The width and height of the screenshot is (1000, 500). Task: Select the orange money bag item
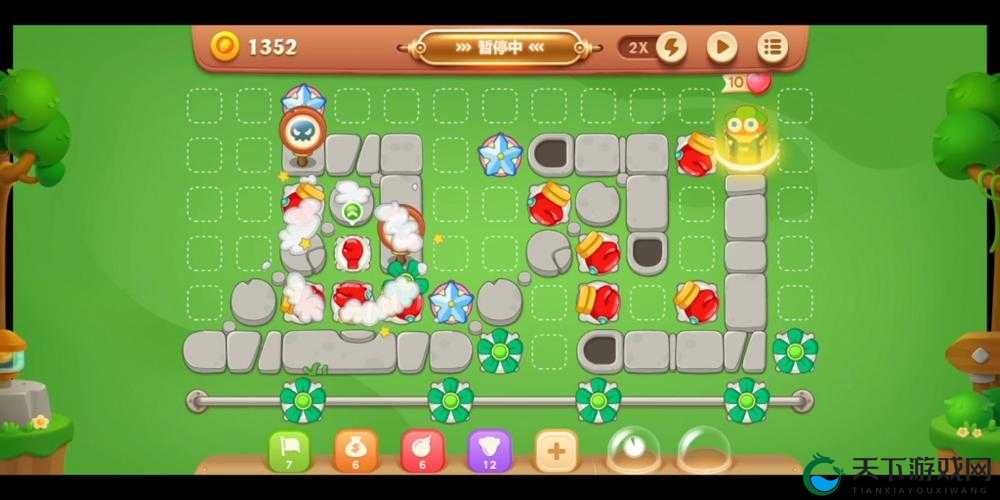coord(355,452)
